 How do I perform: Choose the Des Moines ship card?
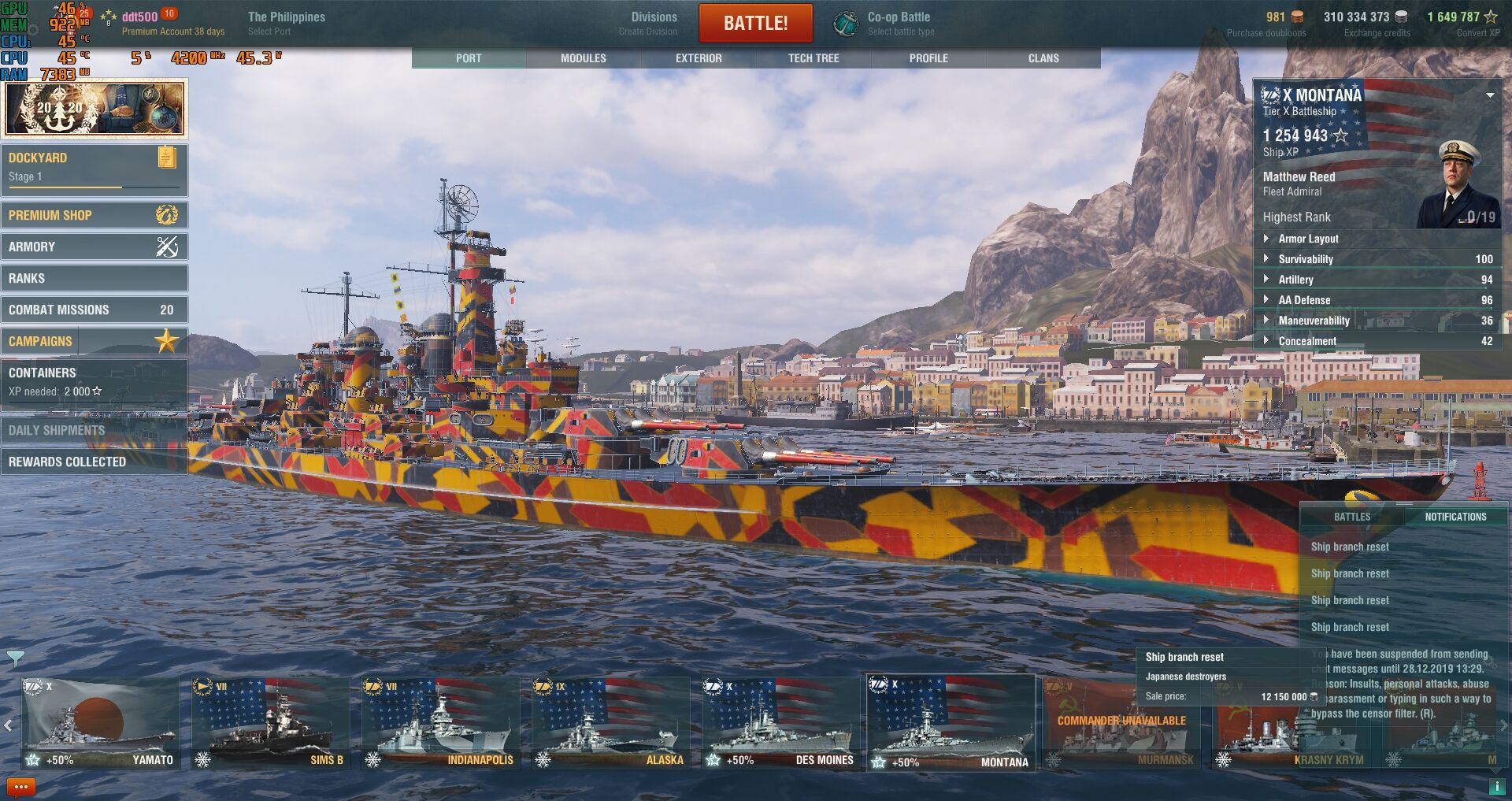(780, 723)
